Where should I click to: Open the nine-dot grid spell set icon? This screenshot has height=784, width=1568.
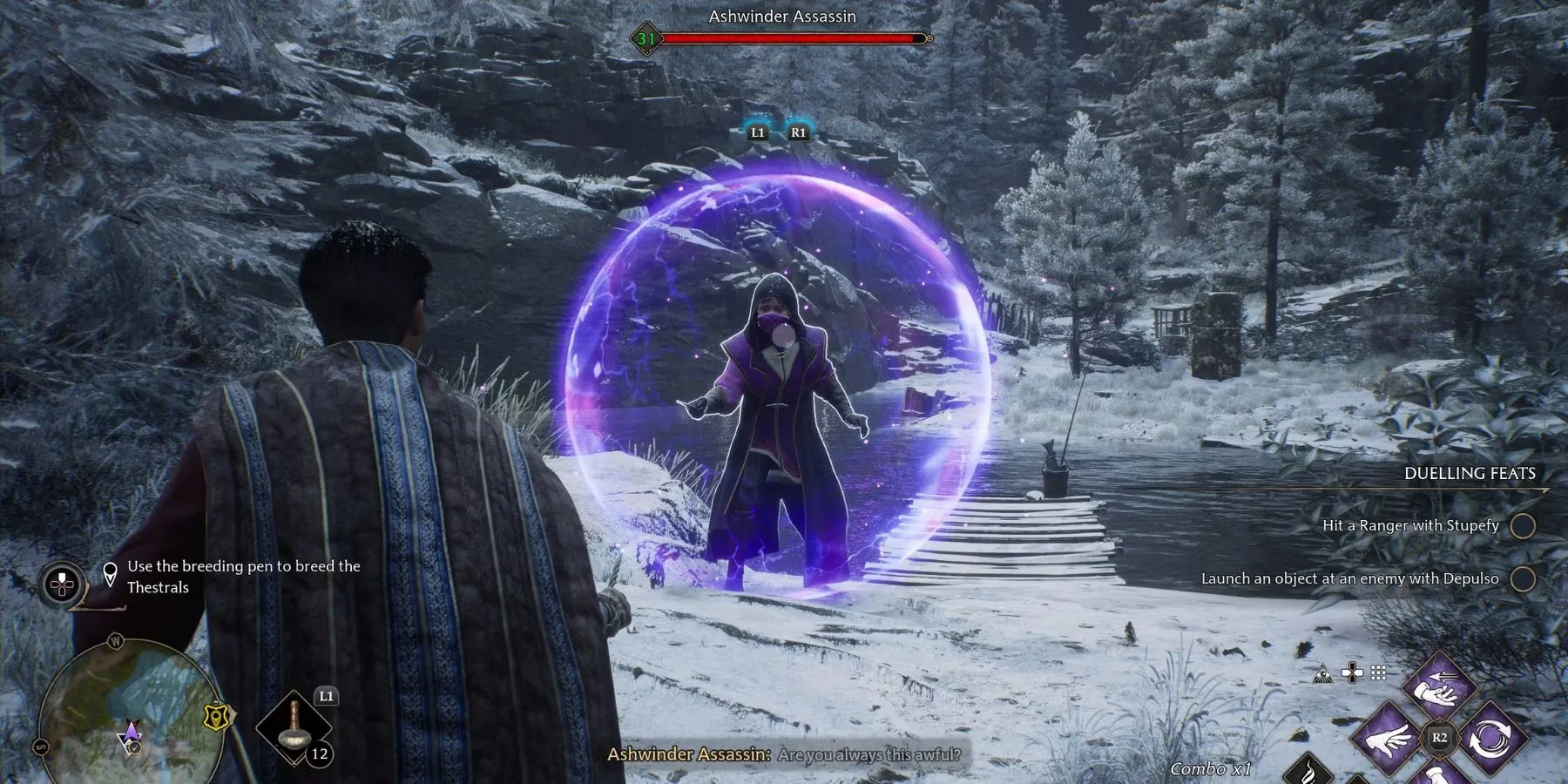coord(1378,672)
